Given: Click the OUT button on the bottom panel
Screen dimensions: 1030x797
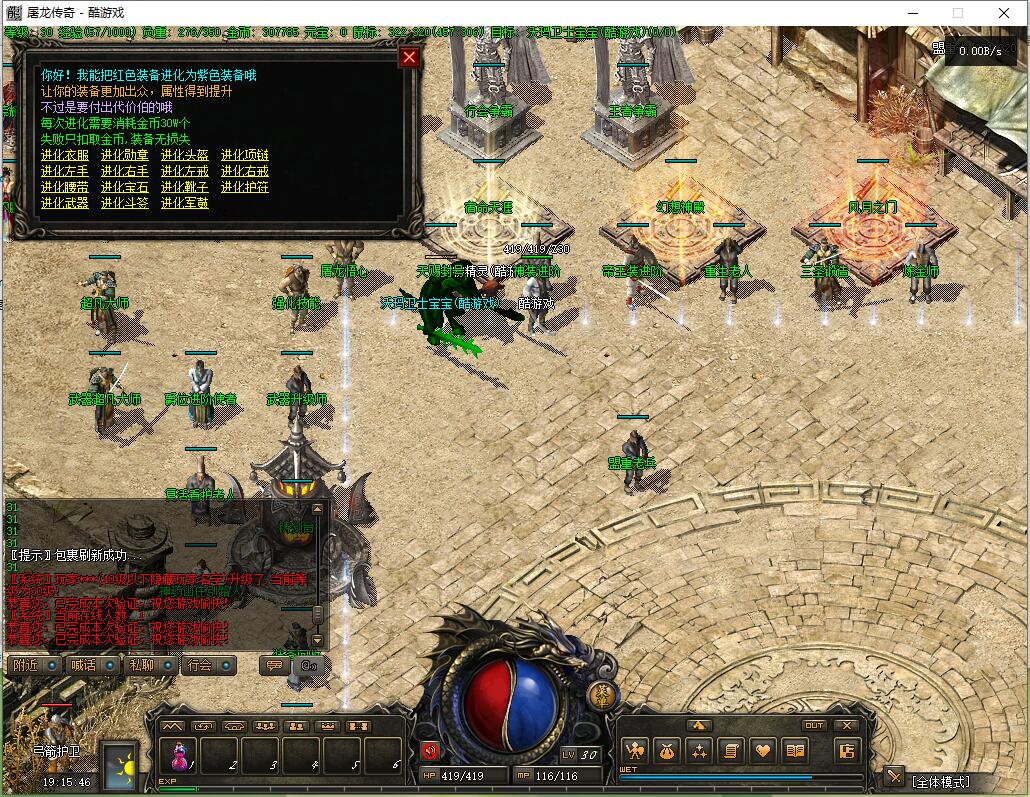Looking at the screenshot, I should click(814, 725).
